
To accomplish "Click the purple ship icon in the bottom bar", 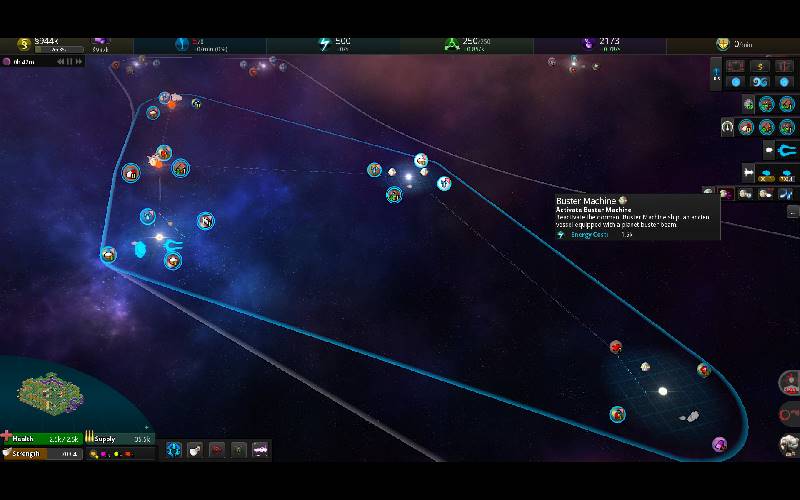I will click(260, 451).
